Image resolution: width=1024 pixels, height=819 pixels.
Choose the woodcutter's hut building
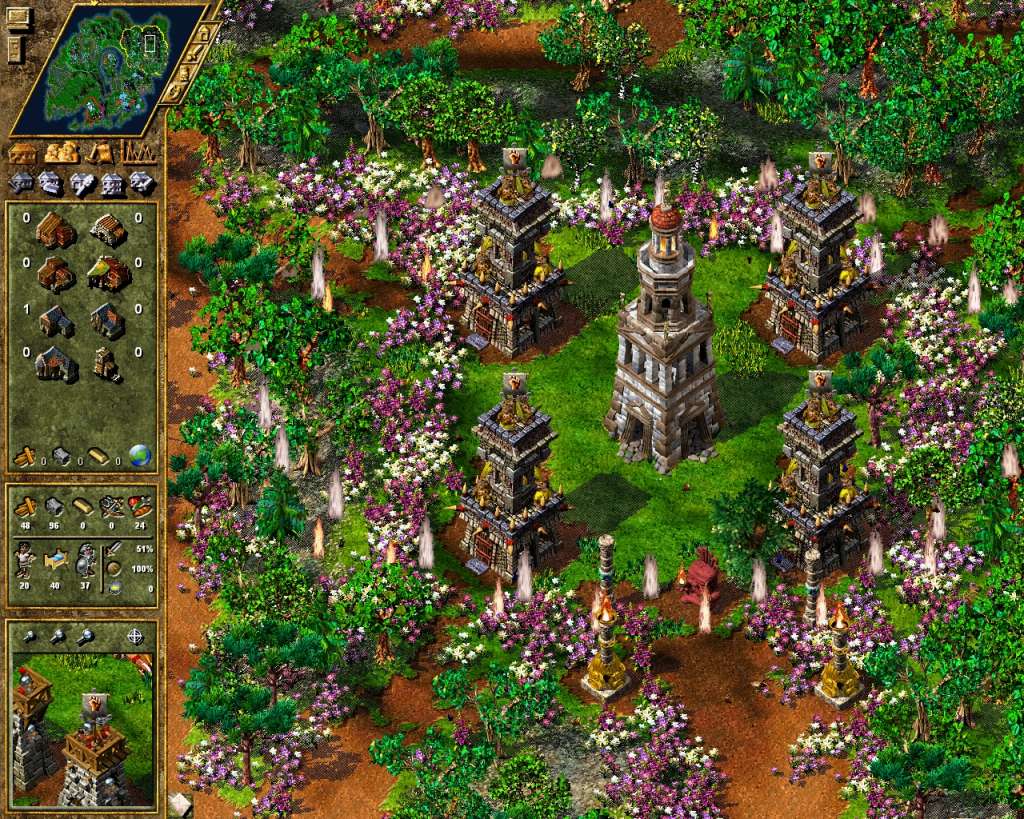54,230
